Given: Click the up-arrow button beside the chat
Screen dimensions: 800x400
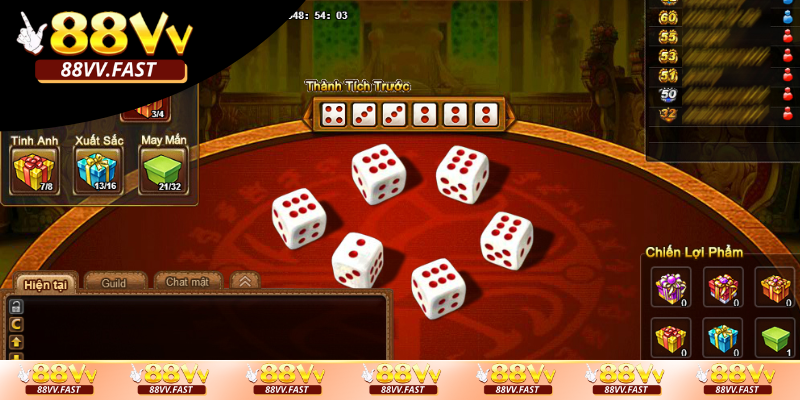Looking at the screenshot, I should pyautogui.click(x=16, y=342).
